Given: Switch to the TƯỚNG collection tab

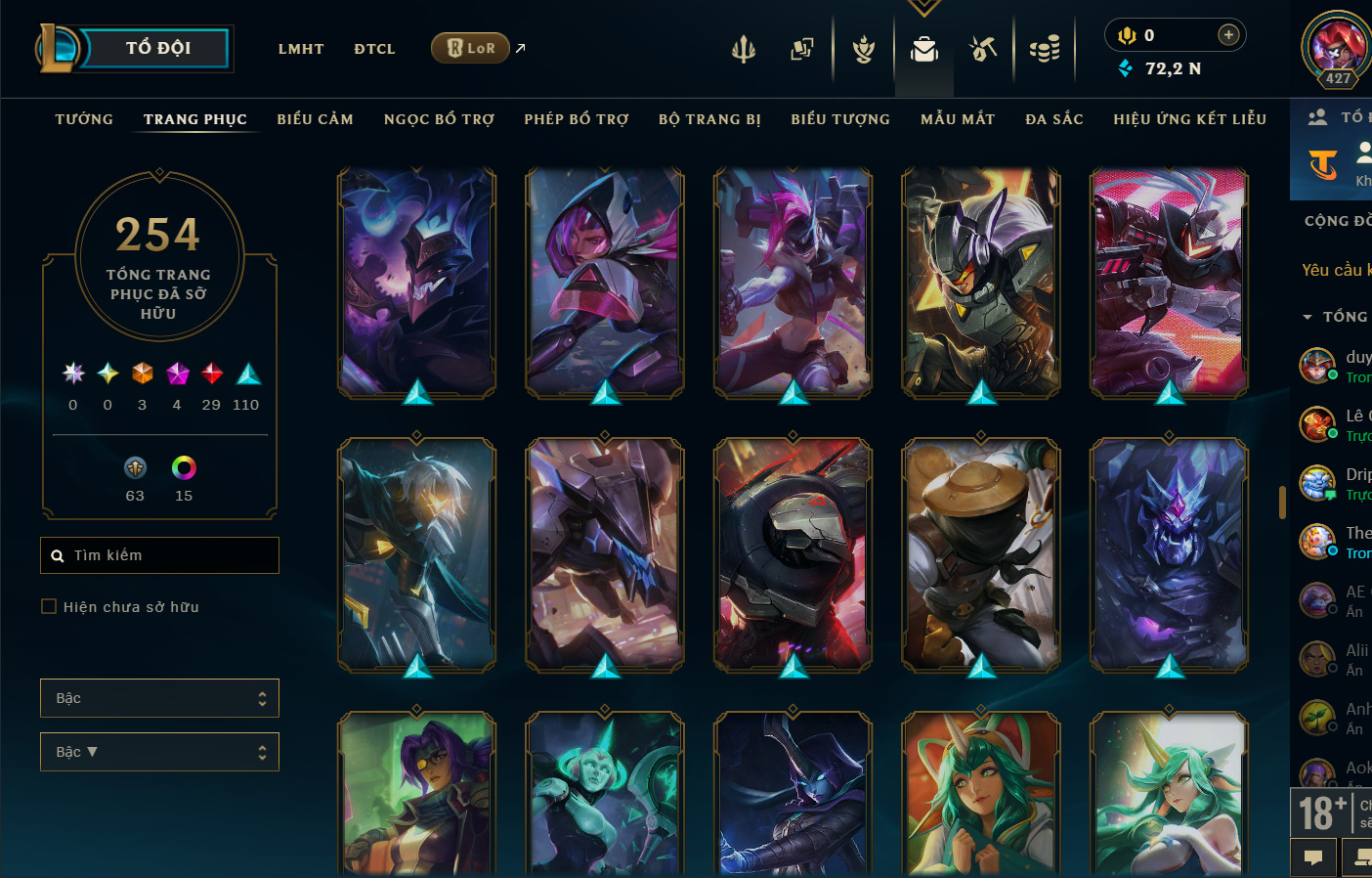Looking at the screenshot, I should click(84, 119).
